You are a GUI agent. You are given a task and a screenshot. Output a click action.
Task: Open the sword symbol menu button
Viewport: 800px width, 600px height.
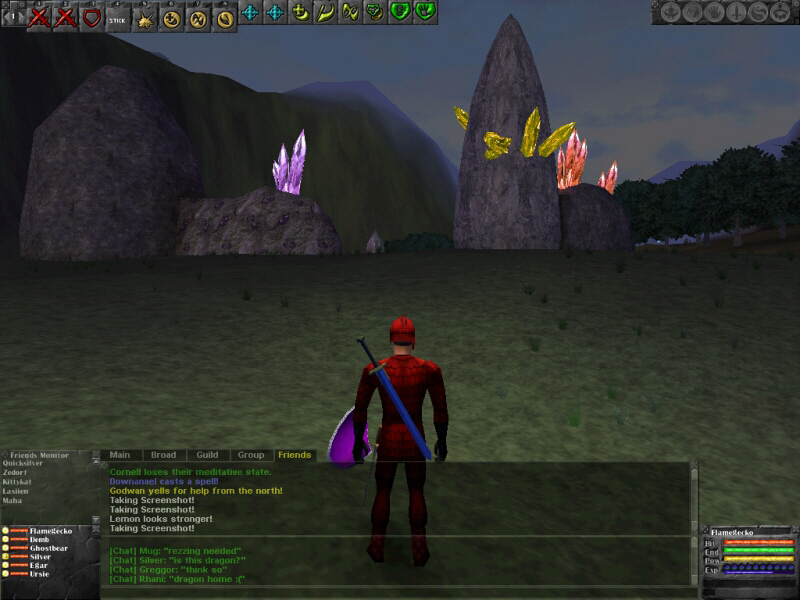(x=737, y=12)
